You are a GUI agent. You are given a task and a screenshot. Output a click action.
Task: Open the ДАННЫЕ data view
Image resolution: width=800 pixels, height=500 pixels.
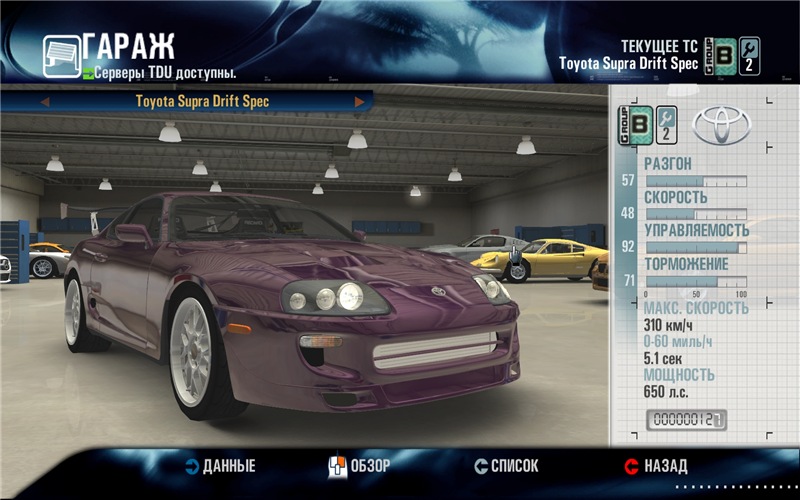pos(221,466)
